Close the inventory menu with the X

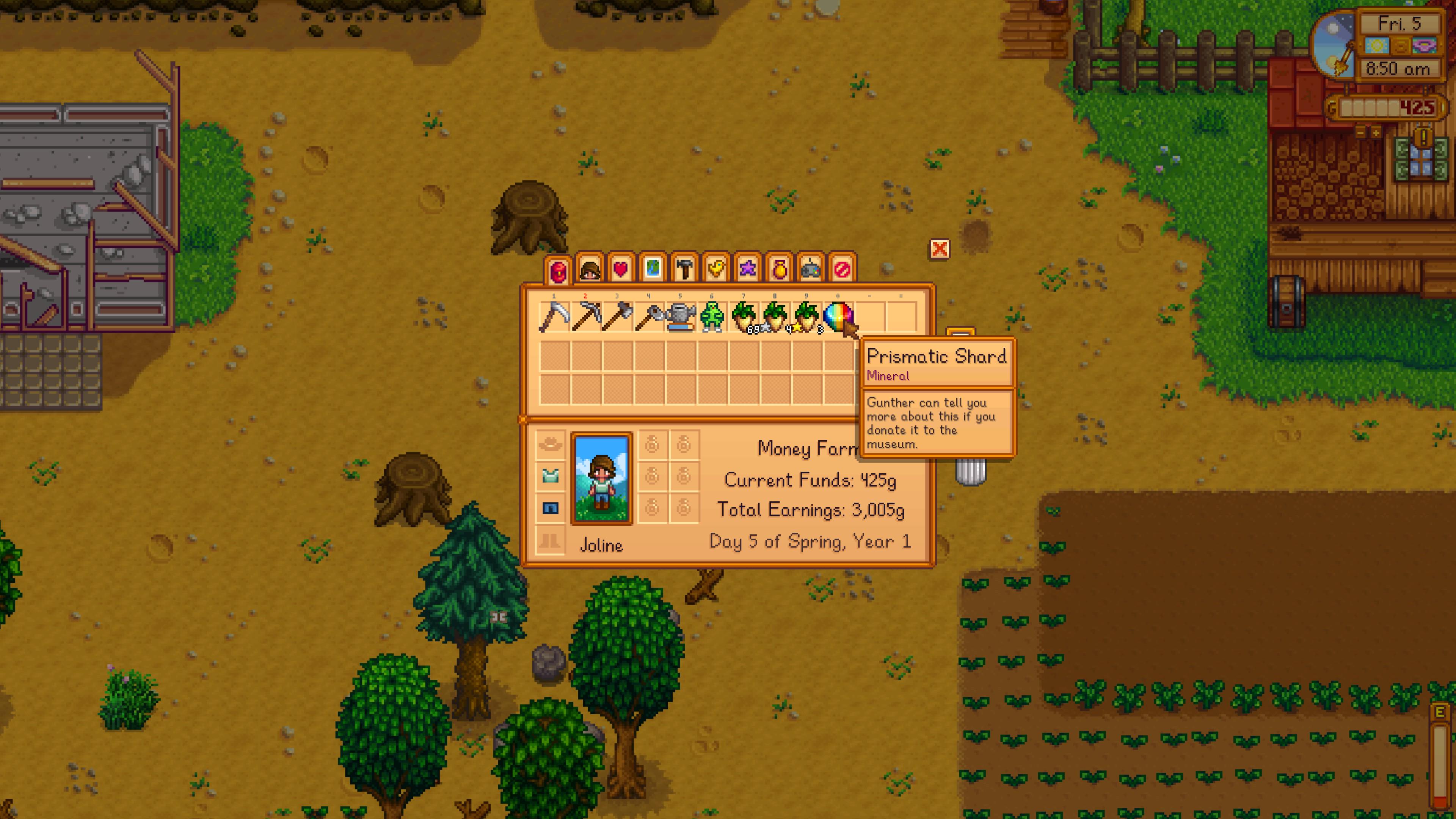(x=940, y=249)
